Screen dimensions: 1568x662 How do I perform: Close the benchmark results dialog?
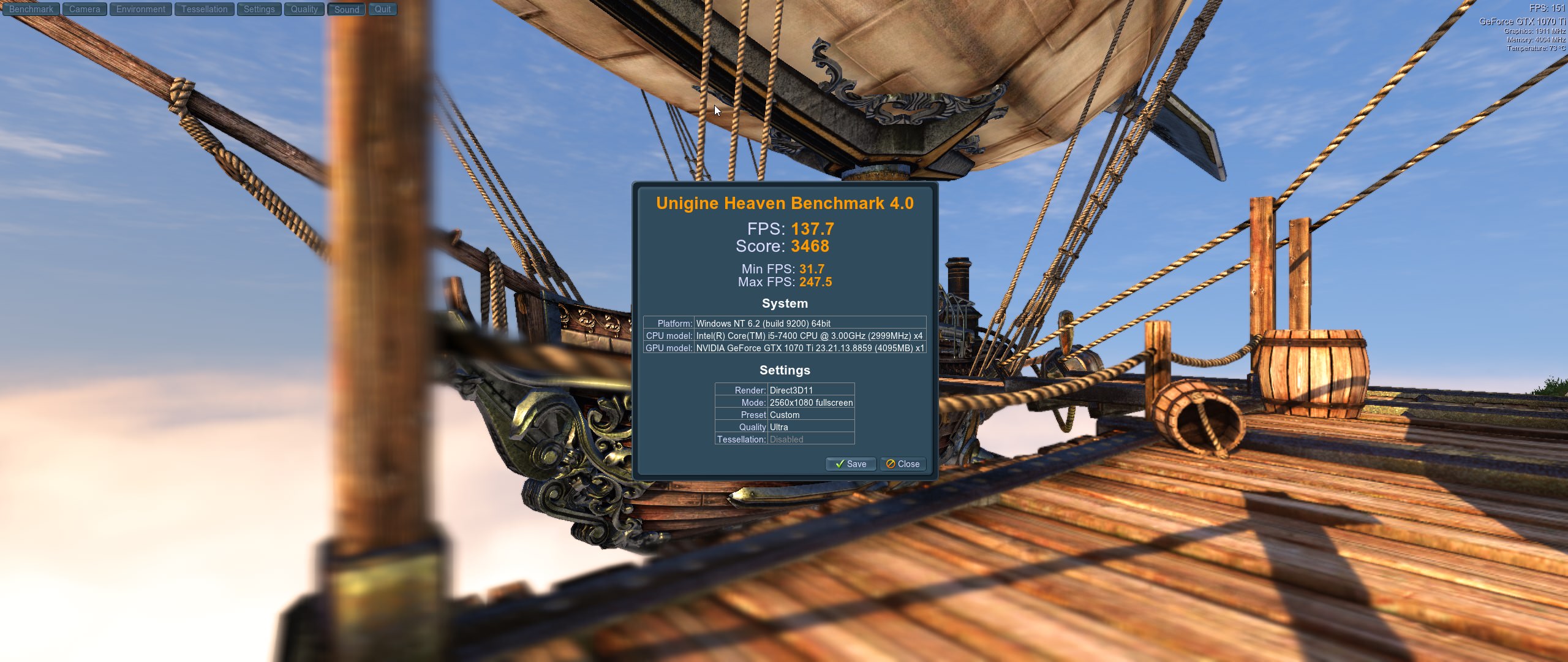[x=903, y=464]
